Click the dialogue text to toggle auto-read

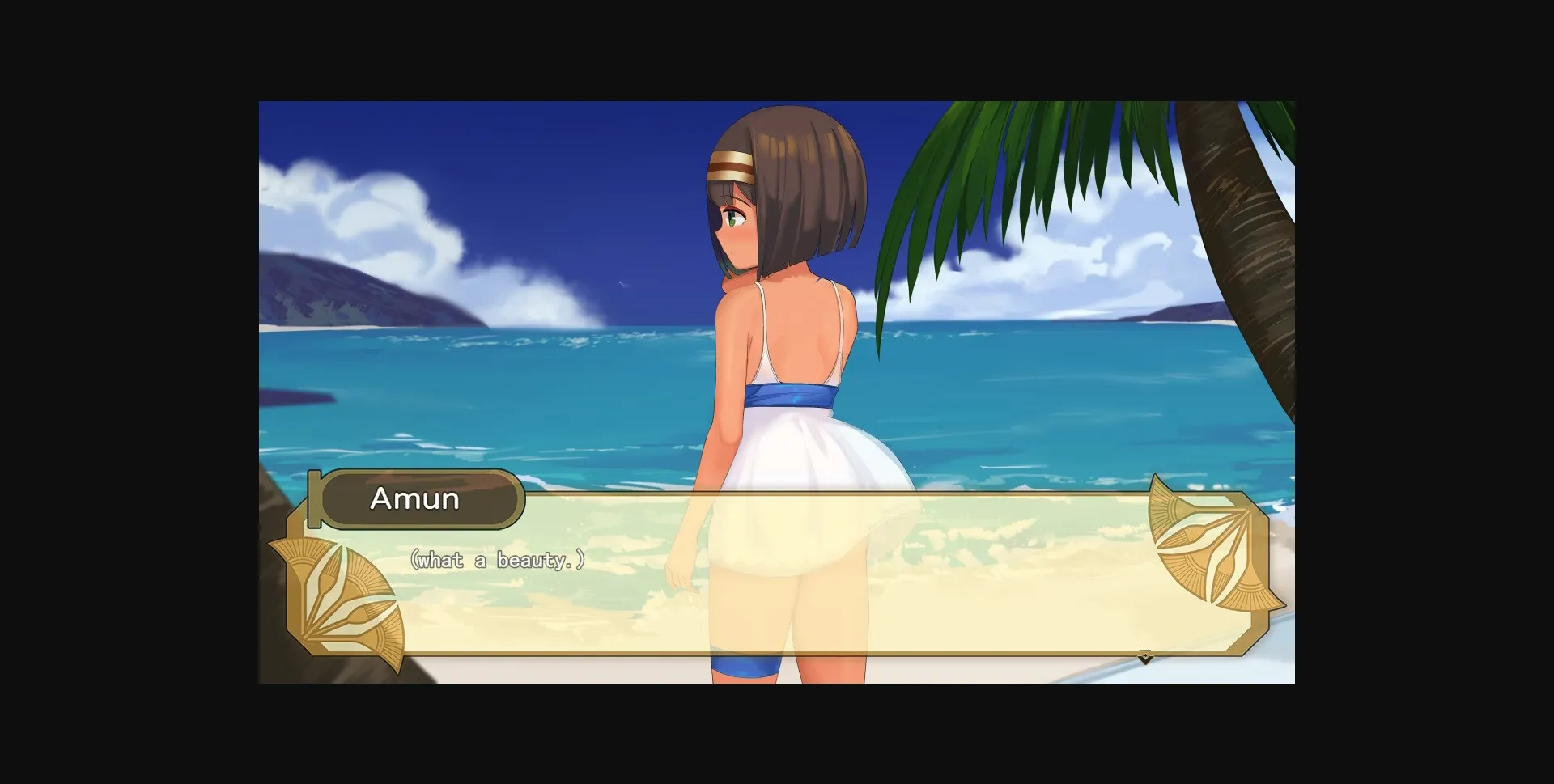[x=498, y=557]
